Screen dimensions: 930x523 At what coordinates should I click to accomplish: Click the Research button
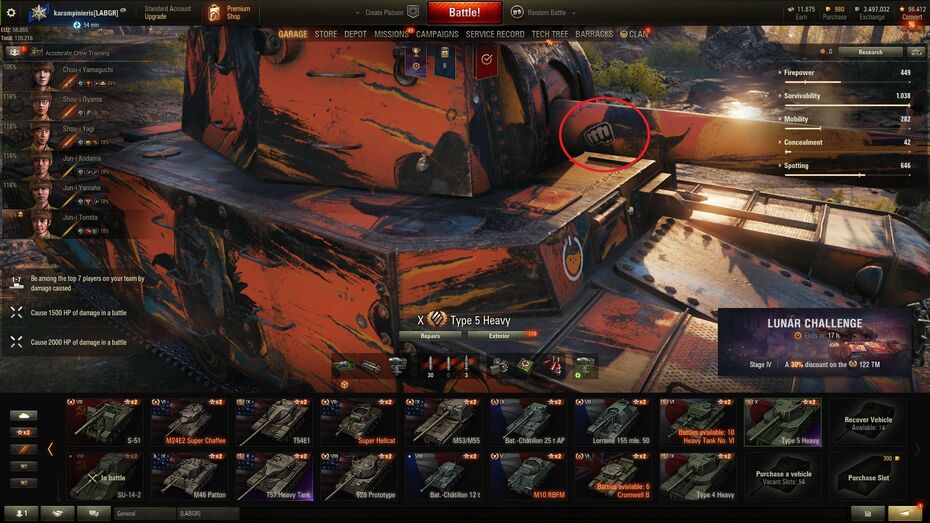pyautogui.click(x=868, y=51)
